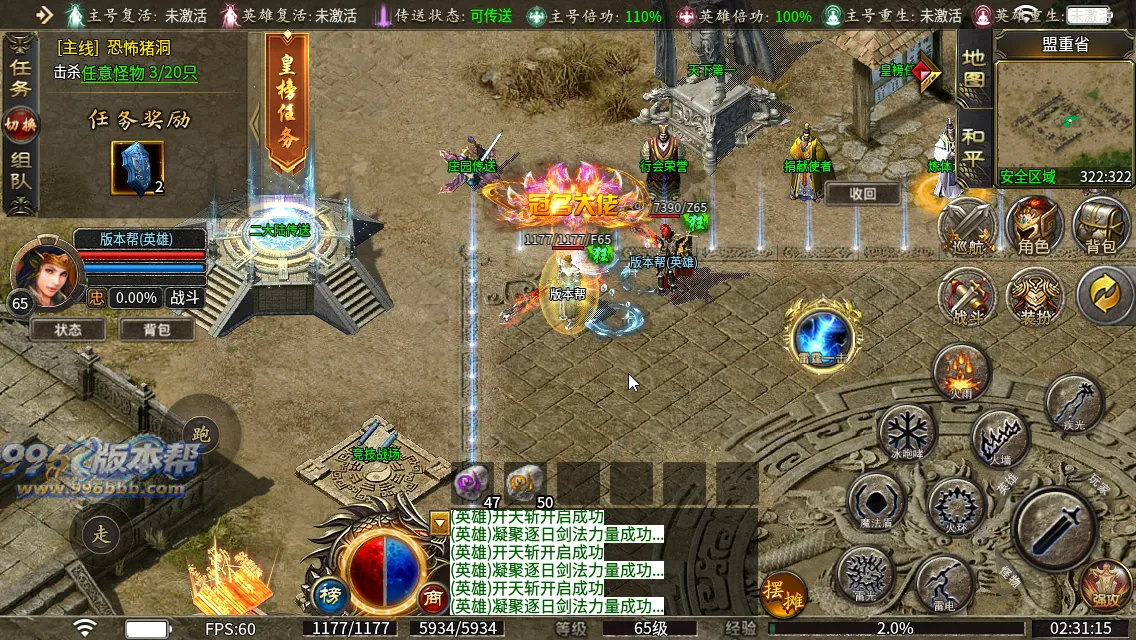Open the 摆摊 stall vendor button
This screenshot has height=640, width=1136.
point(783,593)
